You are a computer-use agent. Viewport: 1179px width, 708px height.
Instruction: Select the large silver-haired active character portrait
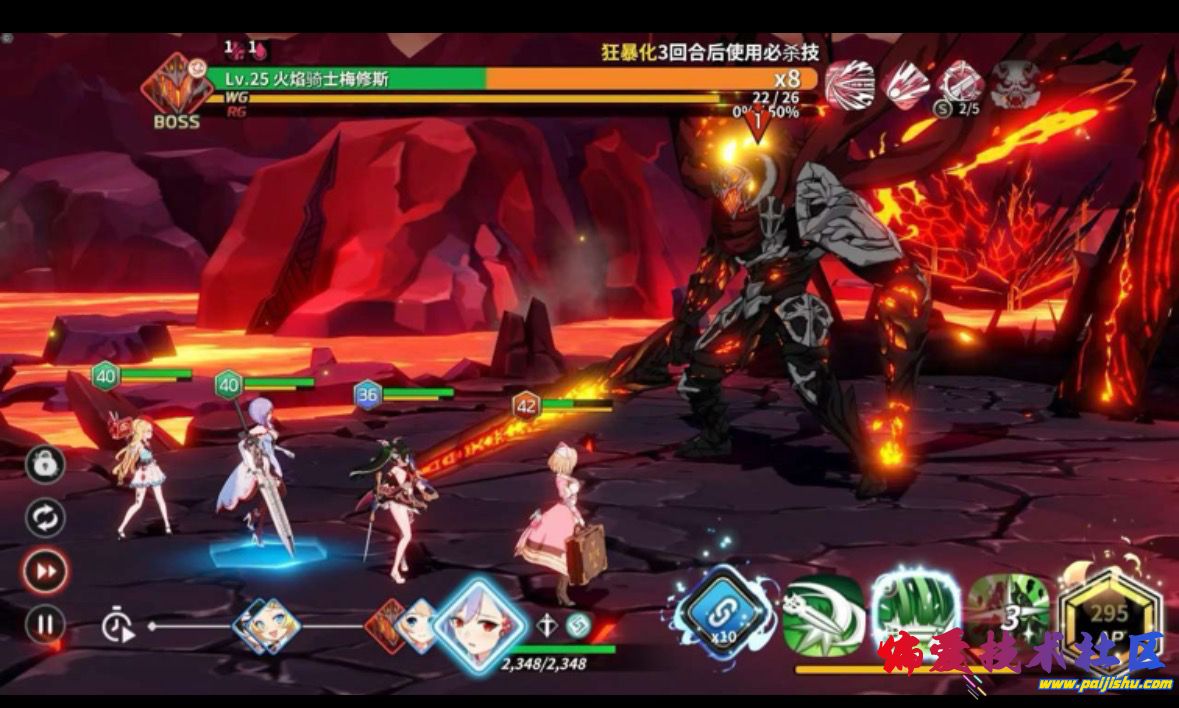[x=480, y=622]
